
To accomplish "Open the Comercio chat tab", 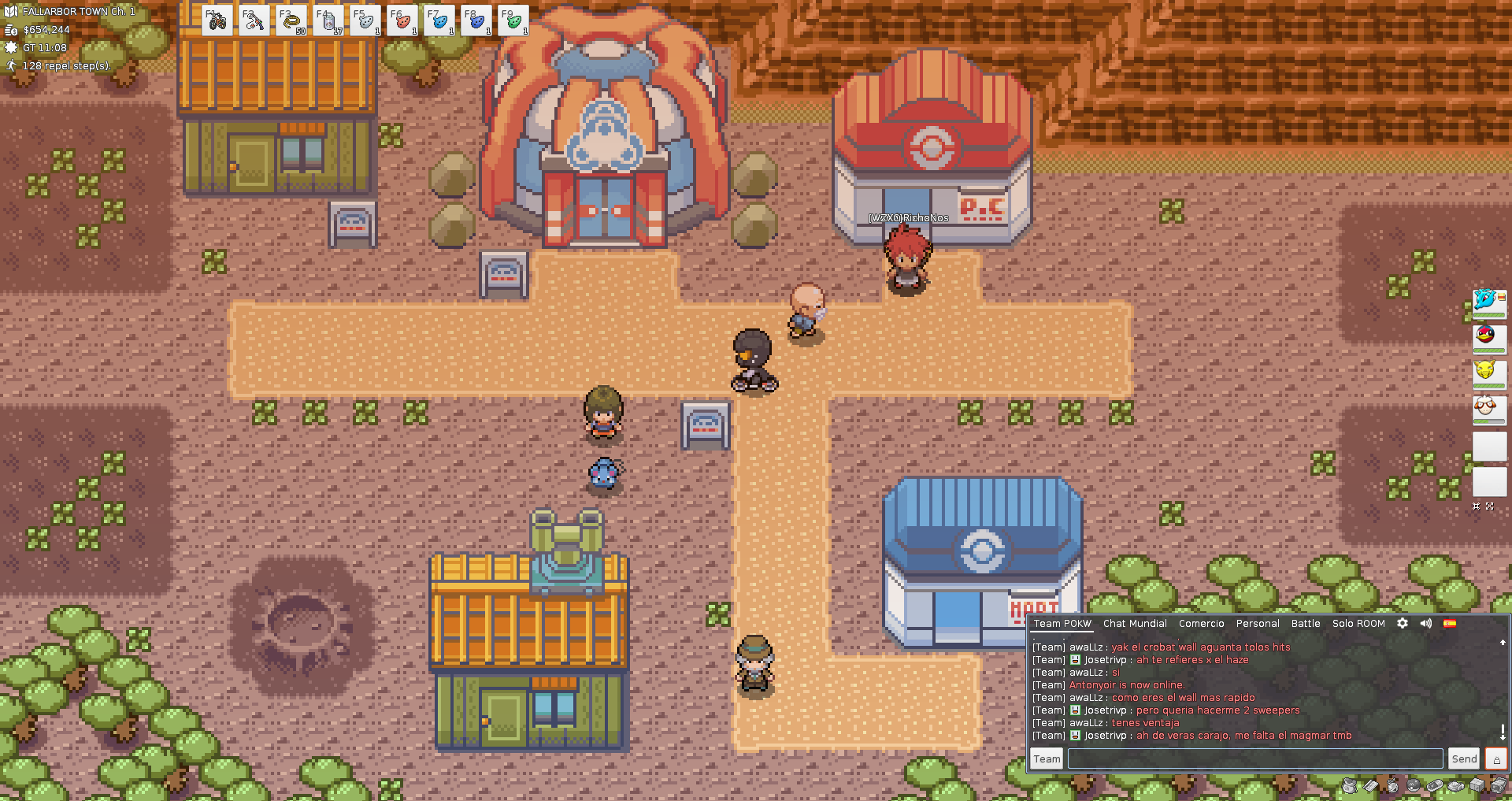I will [x=1201, y=623].
